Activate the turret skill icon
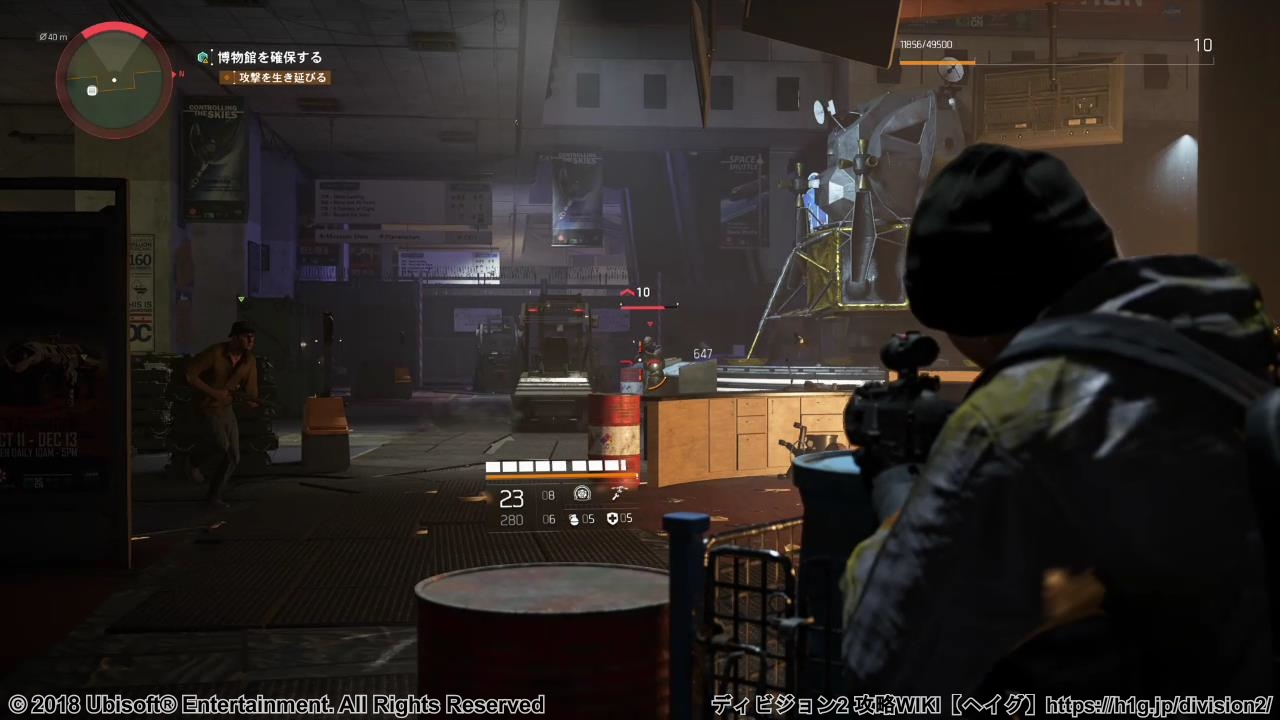Screen dimensions: 1280x720 [582, 494]
